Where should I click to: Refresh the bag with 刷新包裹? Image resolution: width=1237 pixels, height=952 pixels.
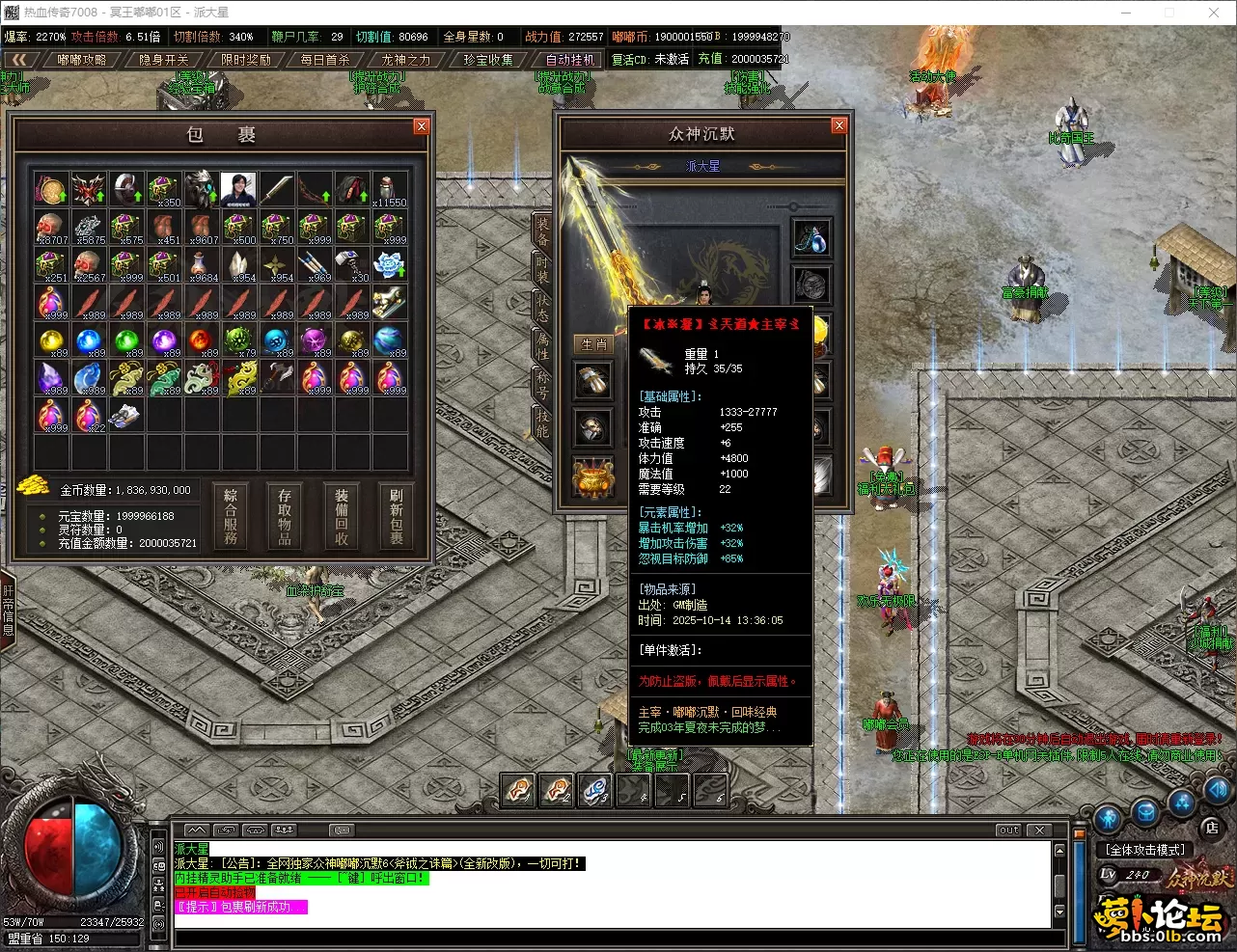[x=396, y=516]
